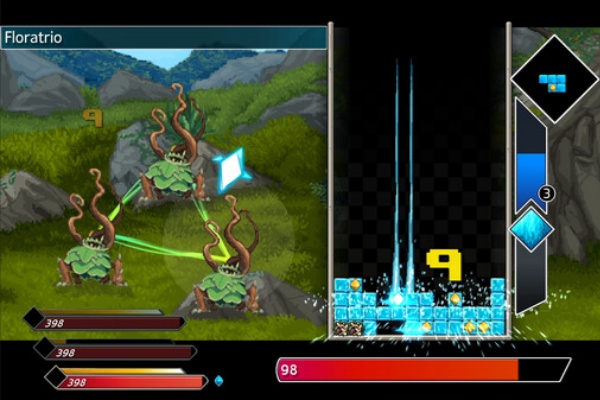Screen dimensions: 600x400
Task: Activate the blue crystal skill gem
Action: [x=531, y=229]
